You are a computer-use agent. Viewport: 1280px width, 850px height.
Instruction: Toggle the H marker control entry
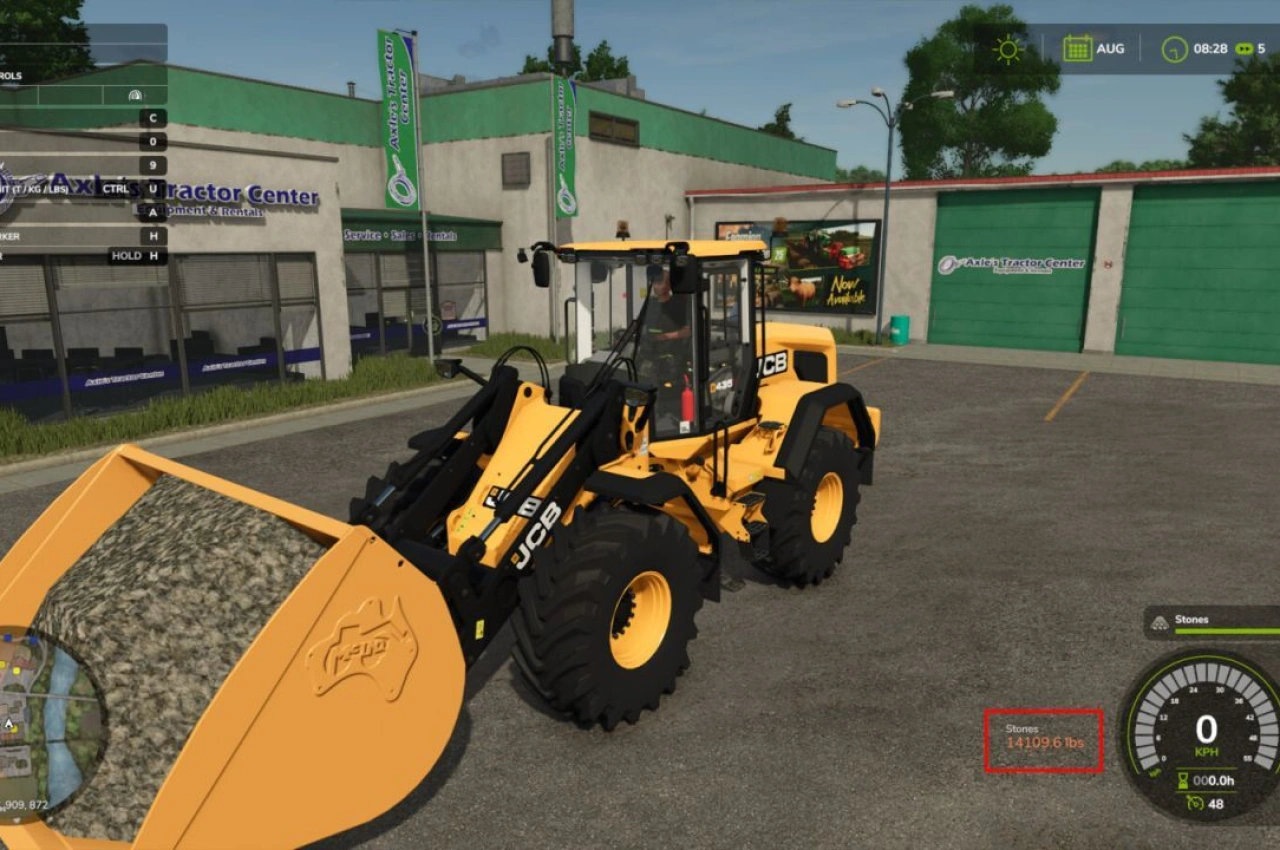pyautogui.click(x=153, y=234)
